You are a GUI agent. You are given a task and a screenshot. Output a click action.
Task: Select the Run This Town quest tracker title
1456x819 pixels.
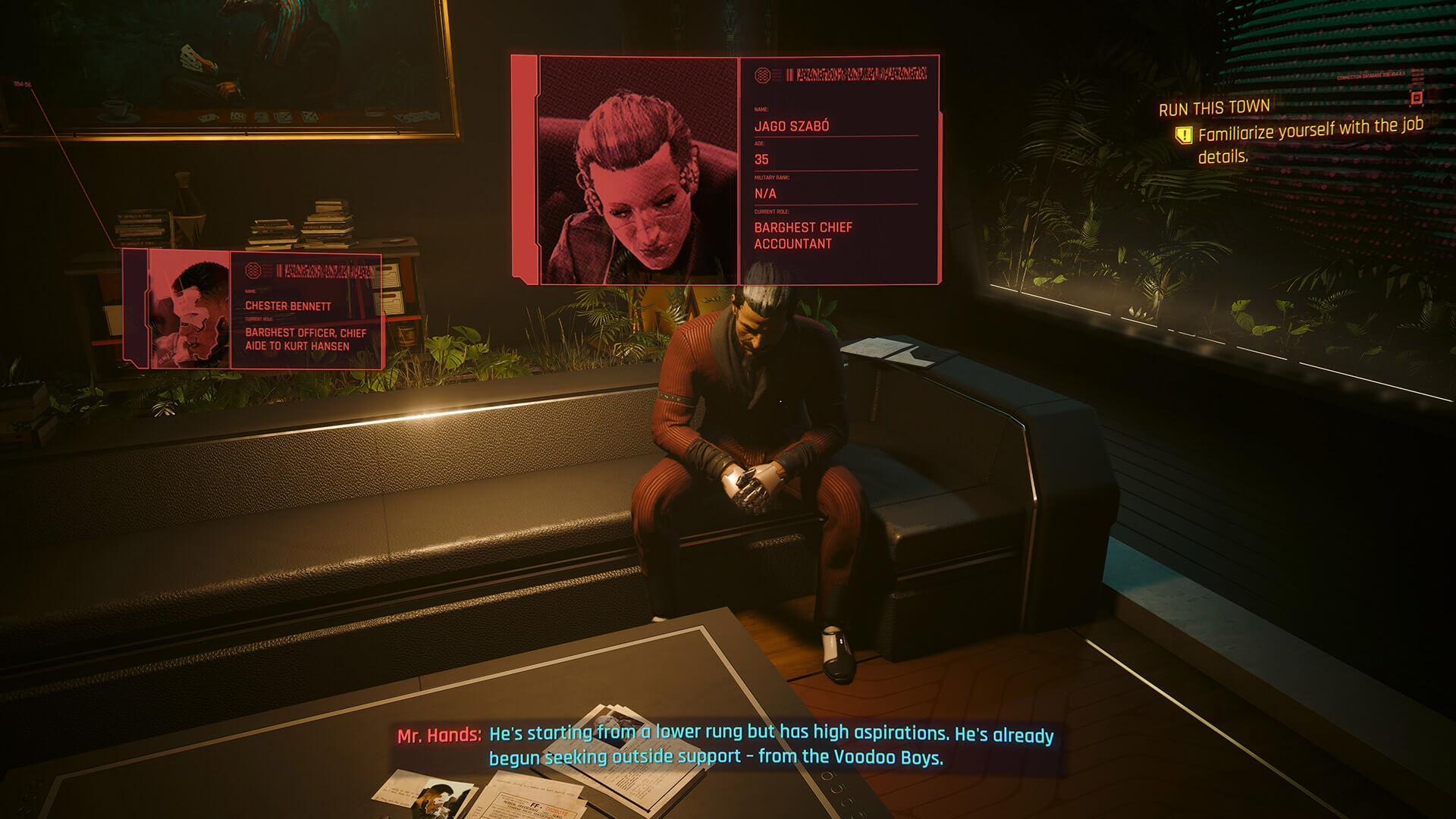point(1214,108)
